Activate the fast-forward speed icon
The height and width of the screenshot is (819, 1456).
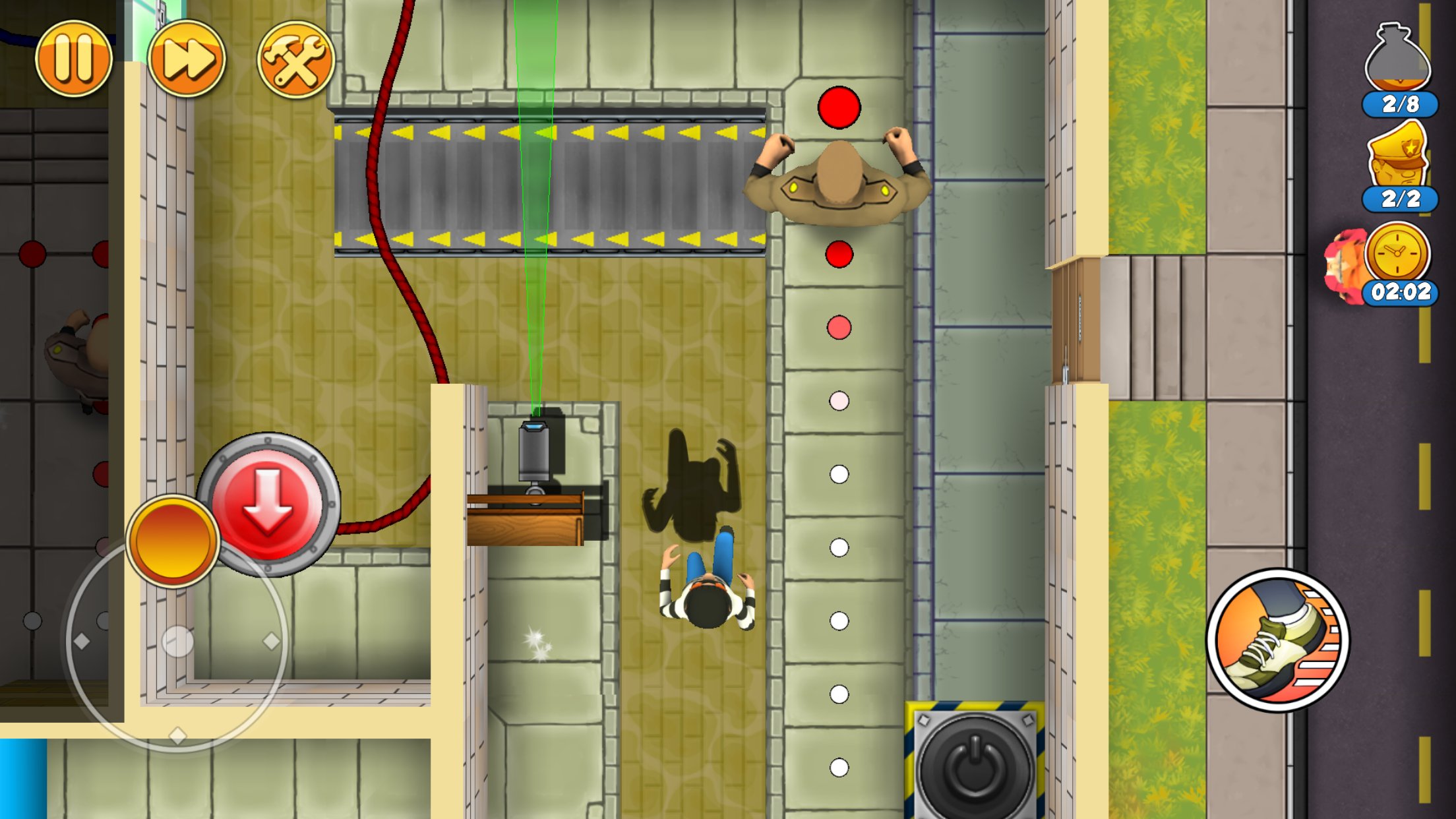pyautogui.click(x=185, y=58)
